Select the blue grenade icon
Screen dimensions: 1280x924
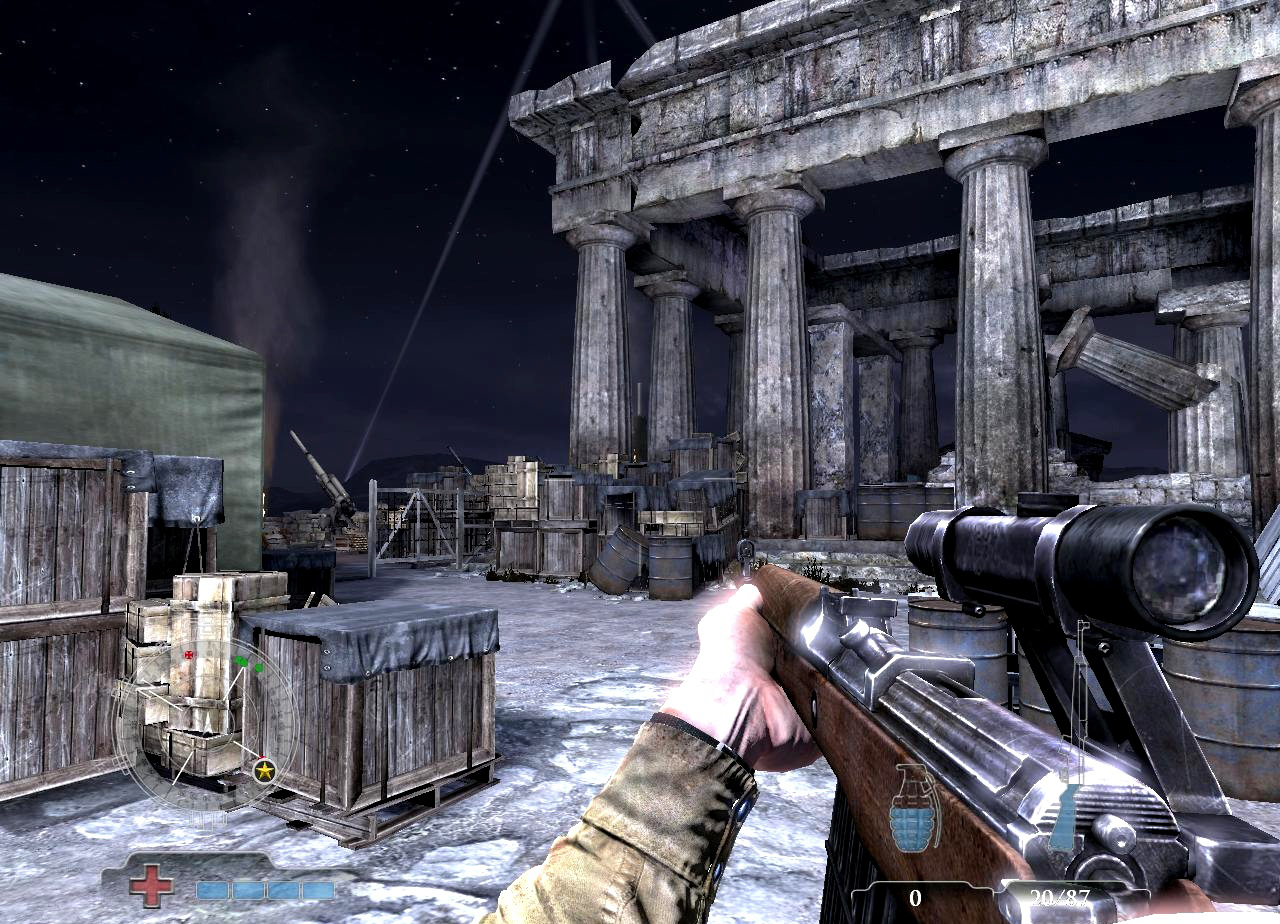pyautogui.click(x=914, y=808)
